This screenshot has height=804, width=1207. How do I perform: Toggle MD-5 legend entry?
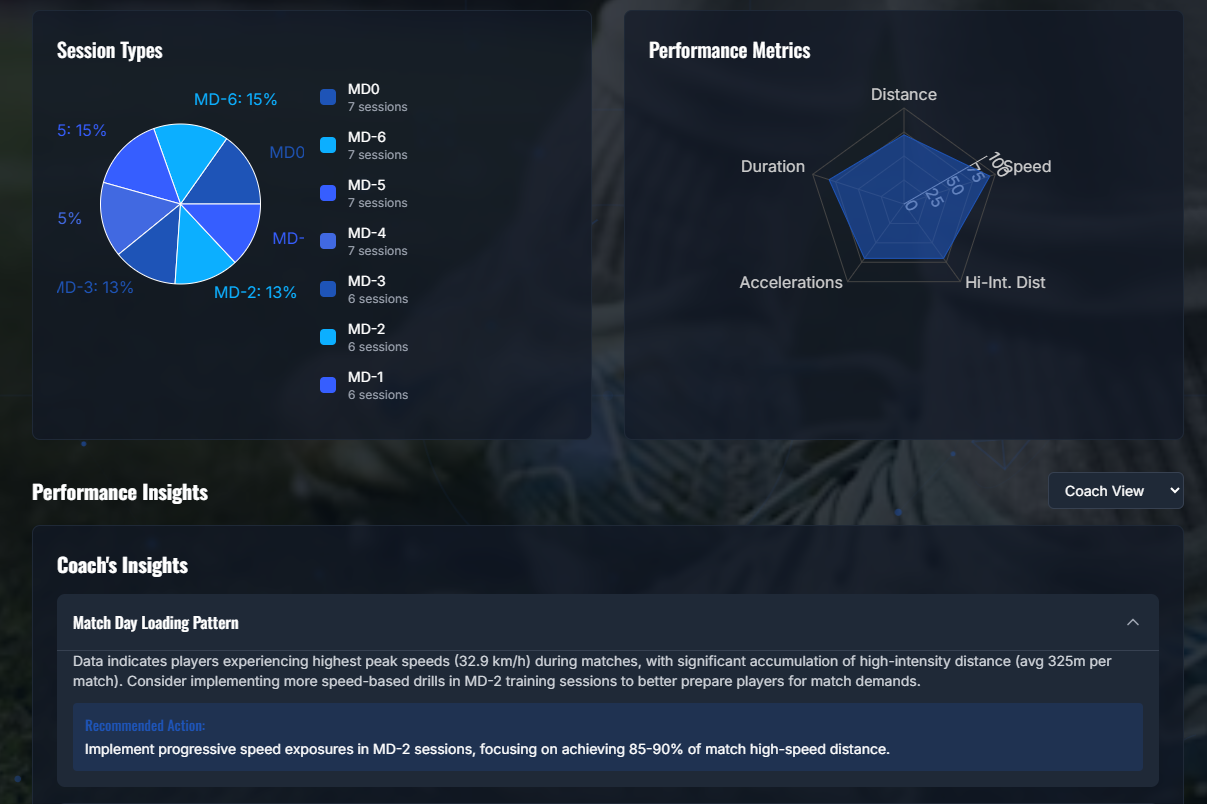point(365,193)
